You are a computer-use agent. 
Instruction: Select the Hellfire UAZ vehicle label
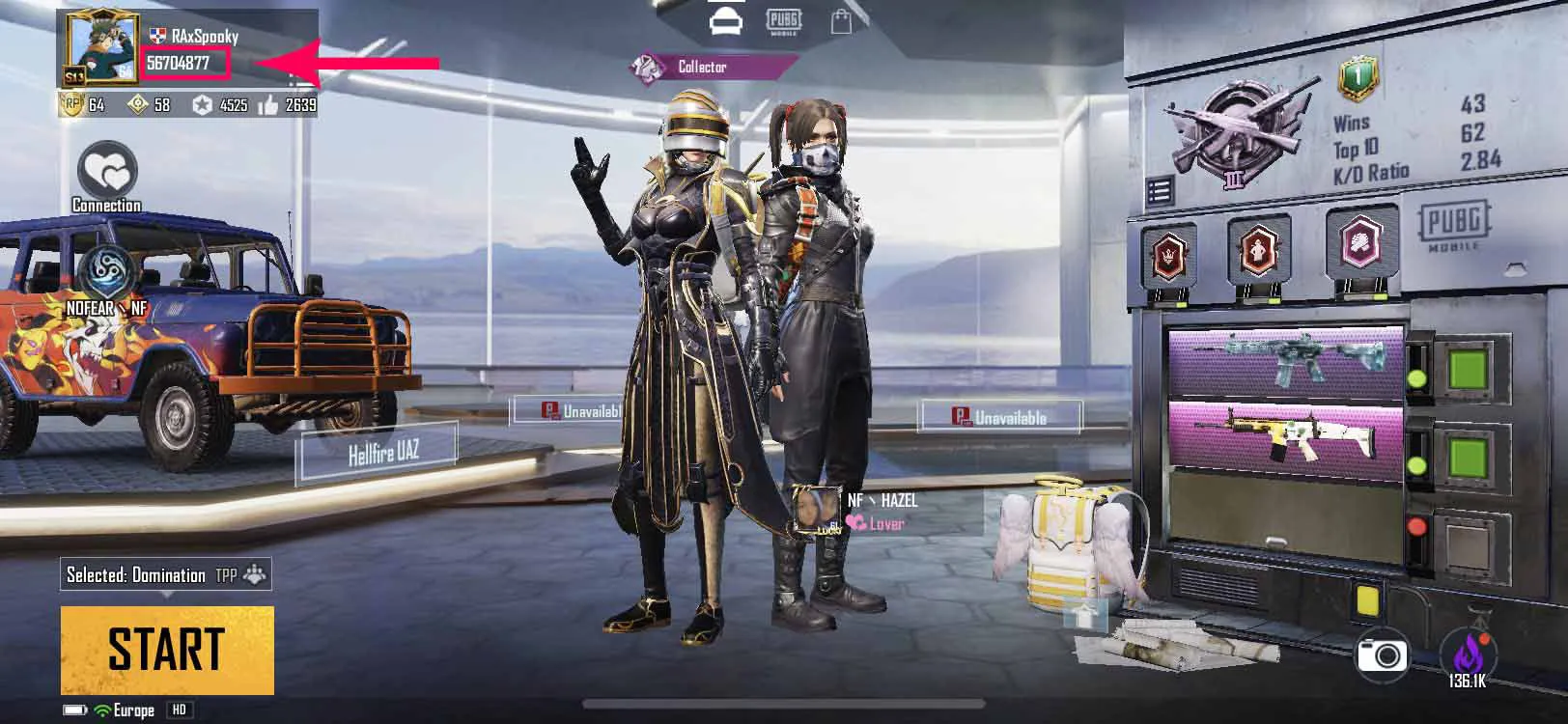[x=383, y=452]
